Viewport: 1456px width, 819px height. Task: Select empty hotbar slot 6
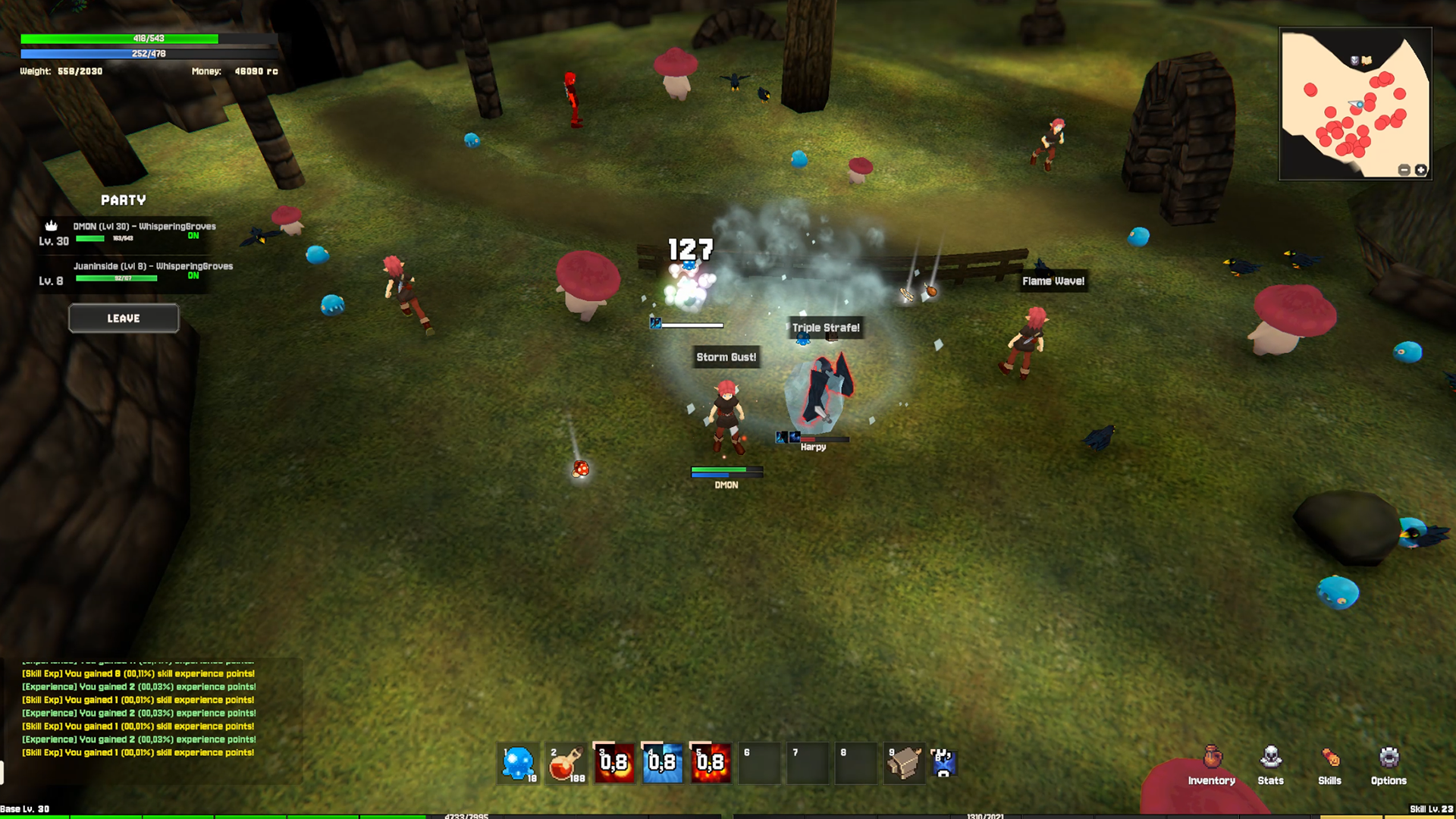(x=759, y=763)
